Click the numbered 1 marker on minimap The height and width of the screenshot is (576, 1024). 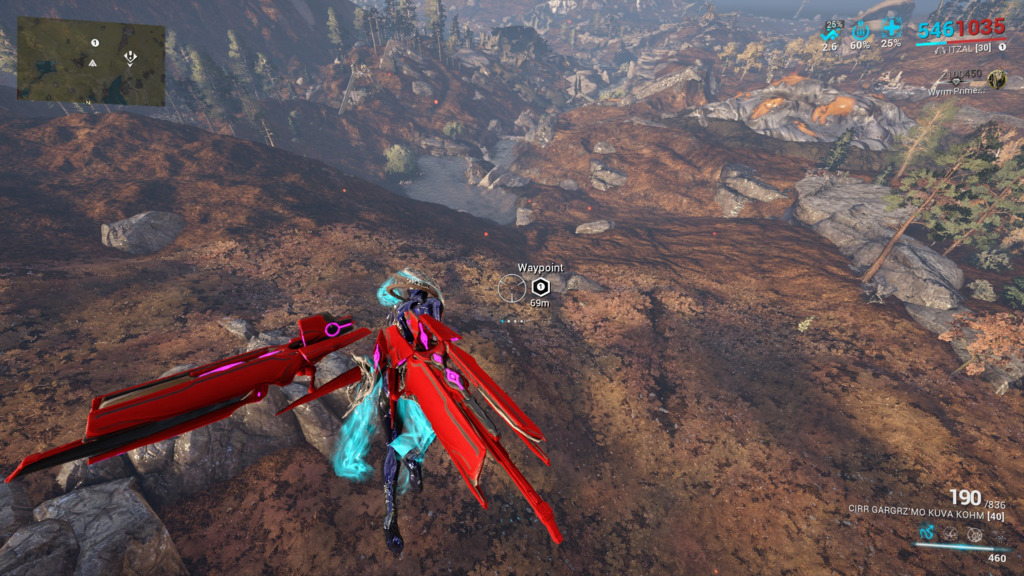point(95,43)
